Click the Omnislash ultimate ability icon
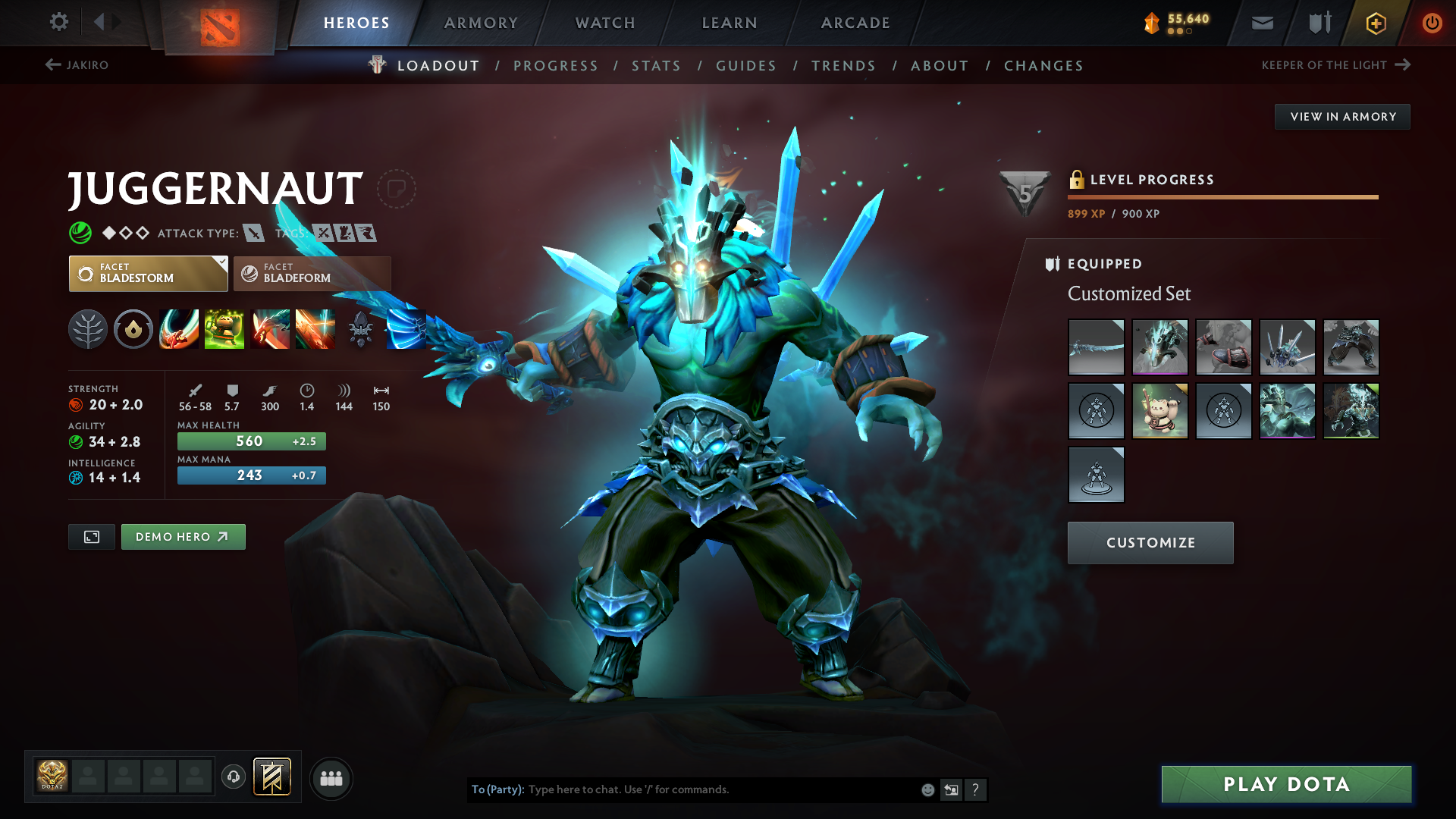This screenshot has height=819, width=1456. coord(406,328)
